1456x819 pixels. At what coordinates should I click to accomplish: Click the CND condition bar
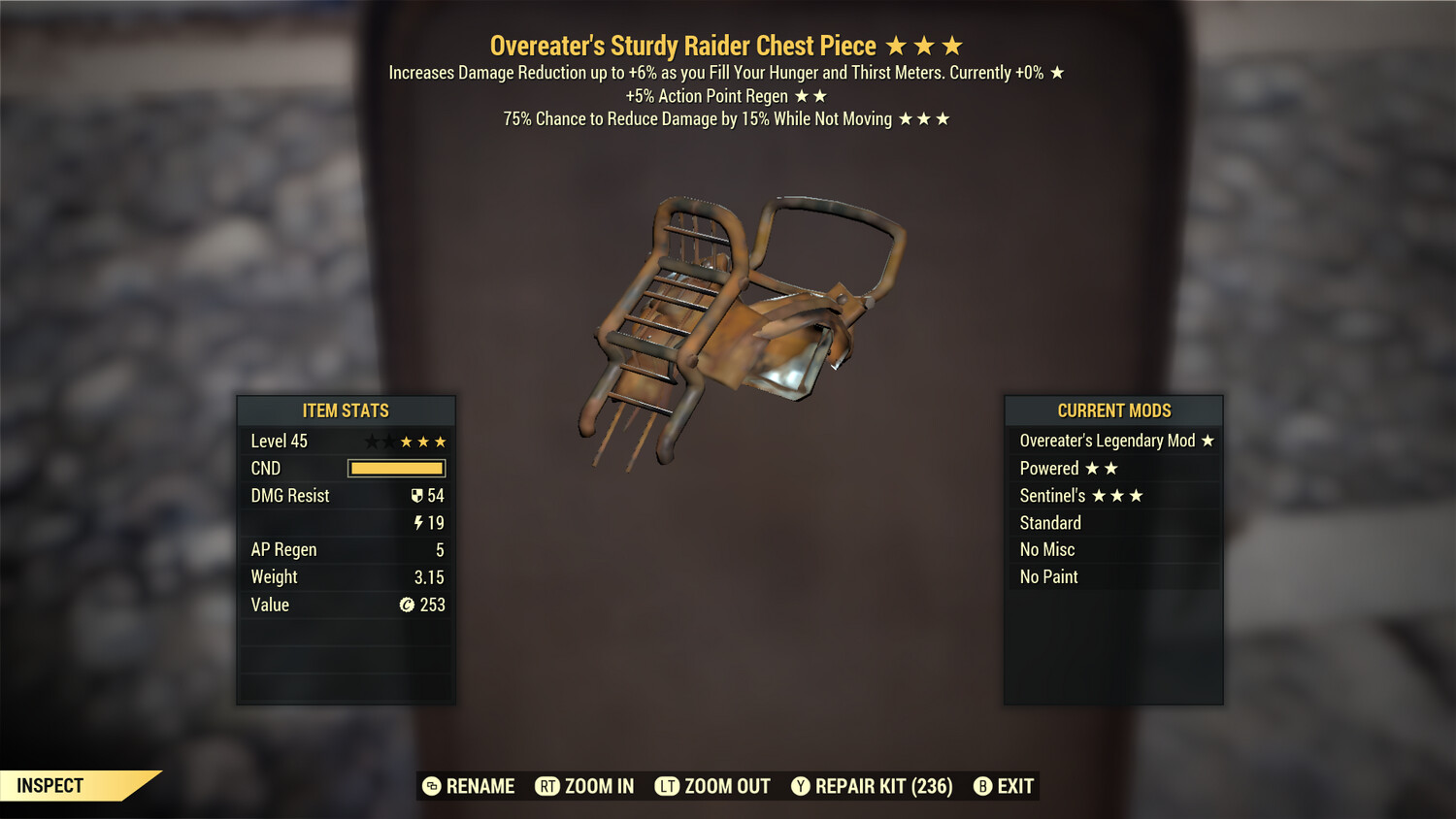(395, 469)
